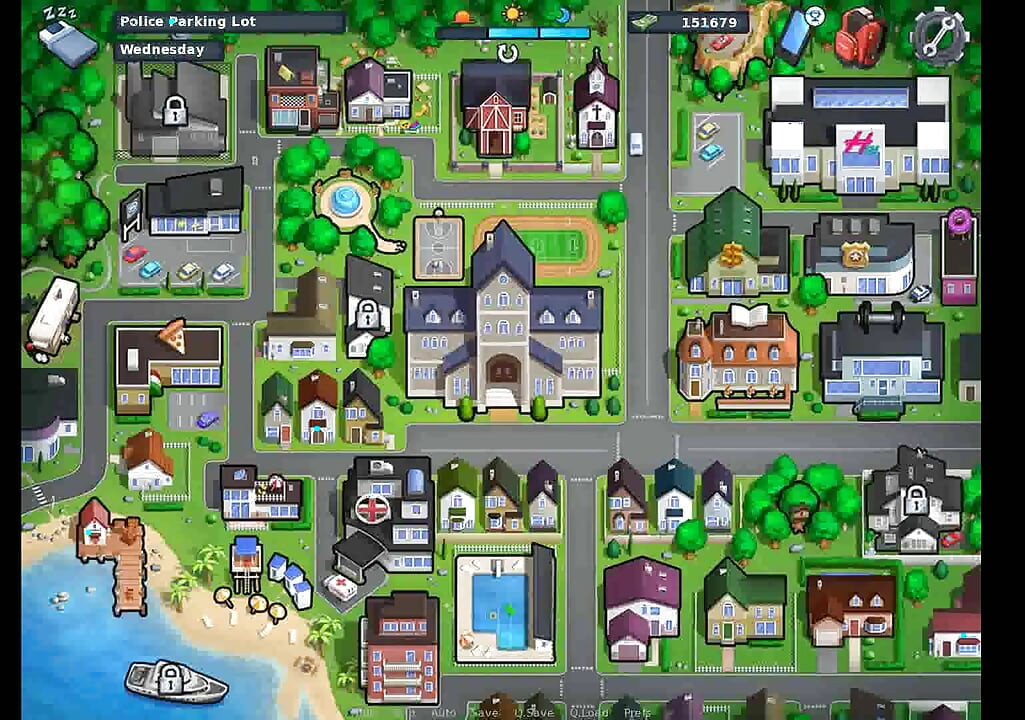Load quick save with Q.Load
Viewport: 1025px width, 720px height.
pyautogui.click(x=588, y=713)
